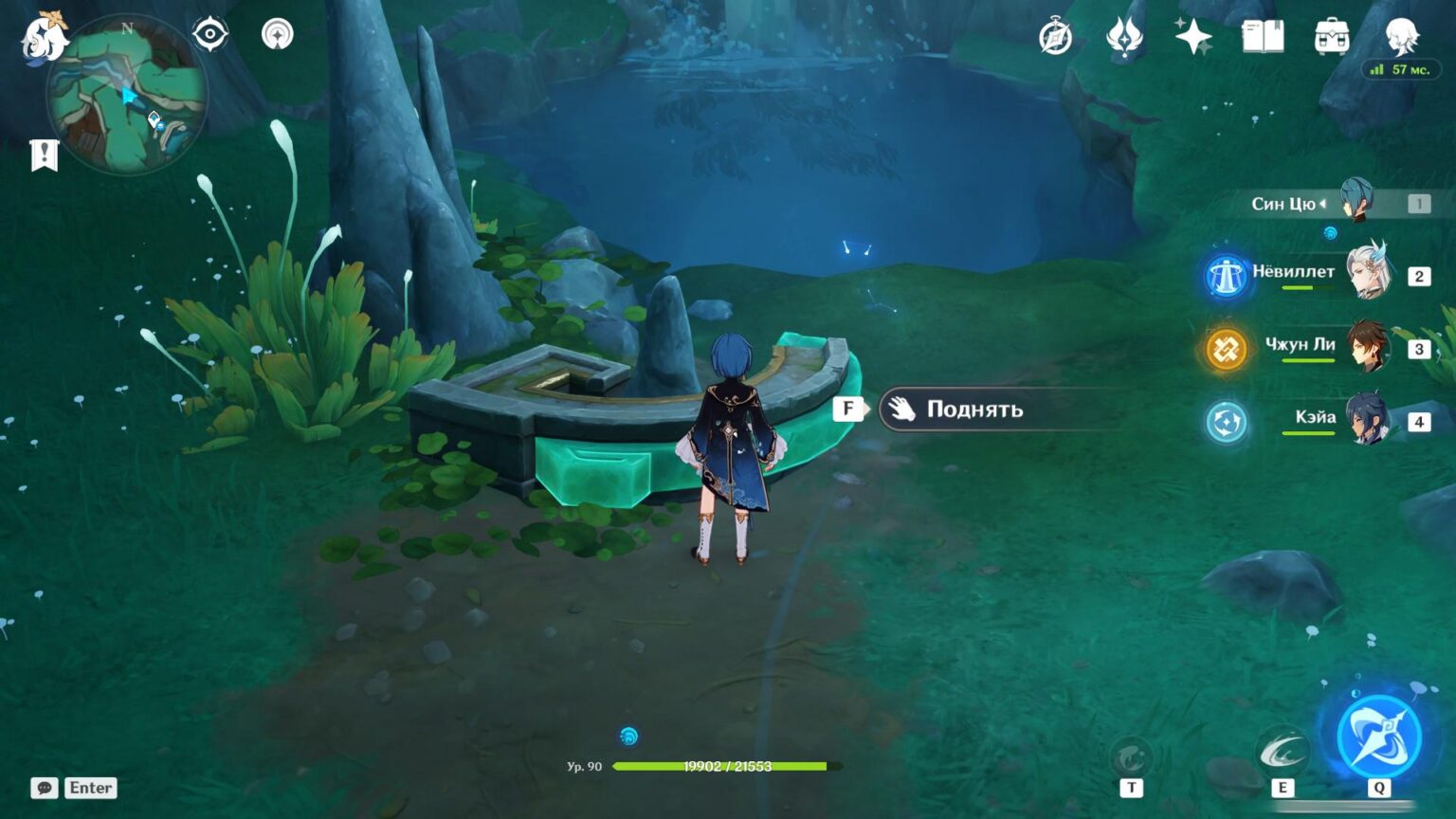Open the chat speech bubble
Screen dimensions: 1456x819
[x=44, y=788]
